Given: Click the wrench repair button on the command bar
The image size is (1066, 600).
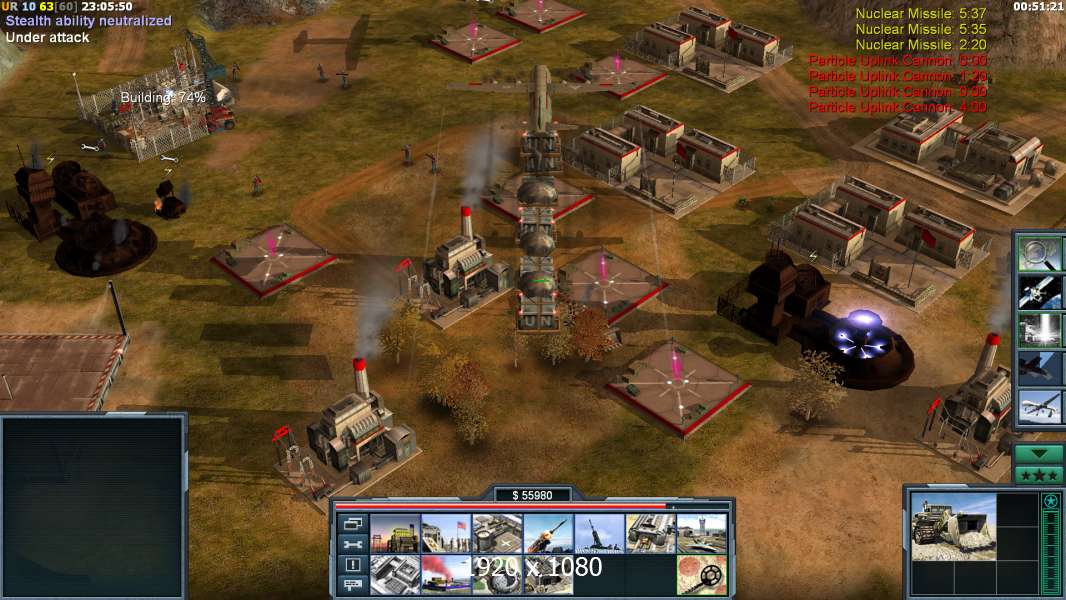Looking at the screenshot, I should click(352, 545).
